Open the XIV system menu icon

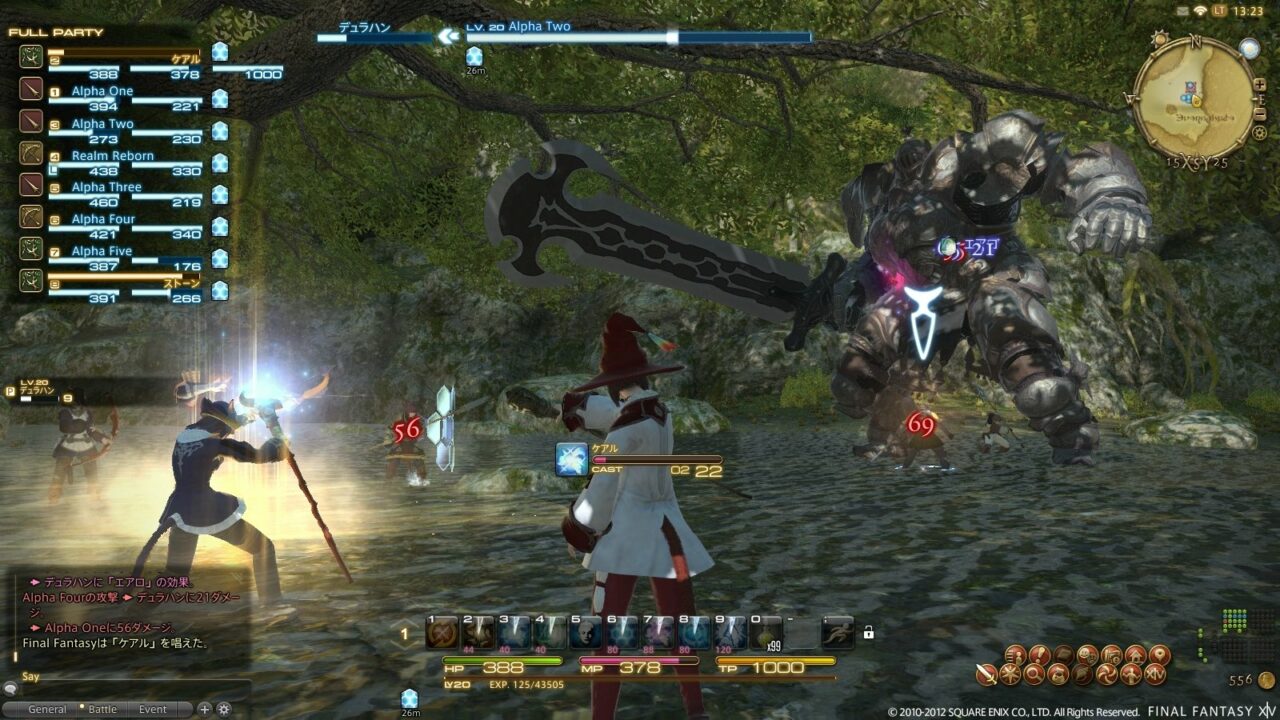tap(1155, 673)
